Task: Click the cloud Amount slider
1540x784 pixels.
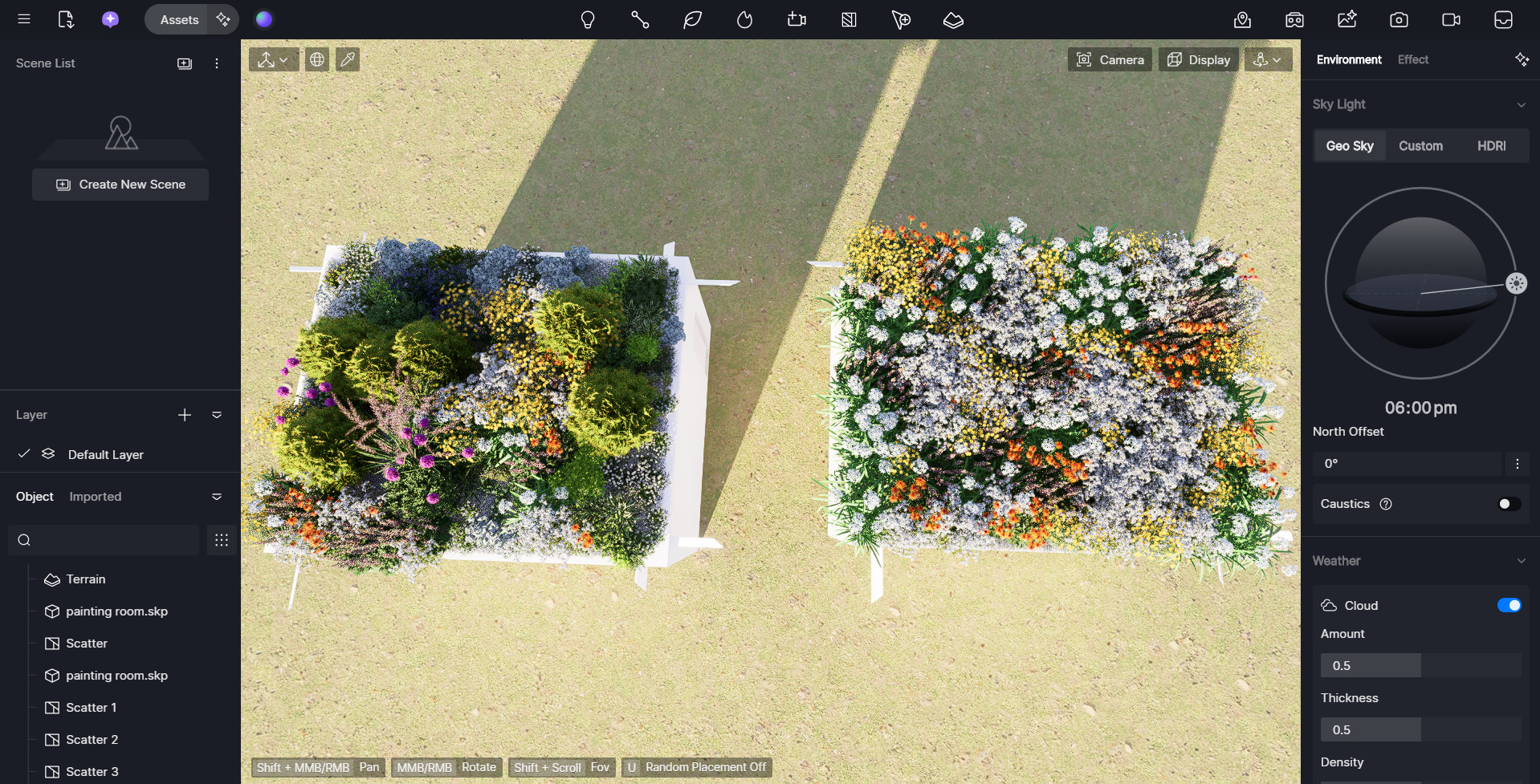Action: 1420,665
